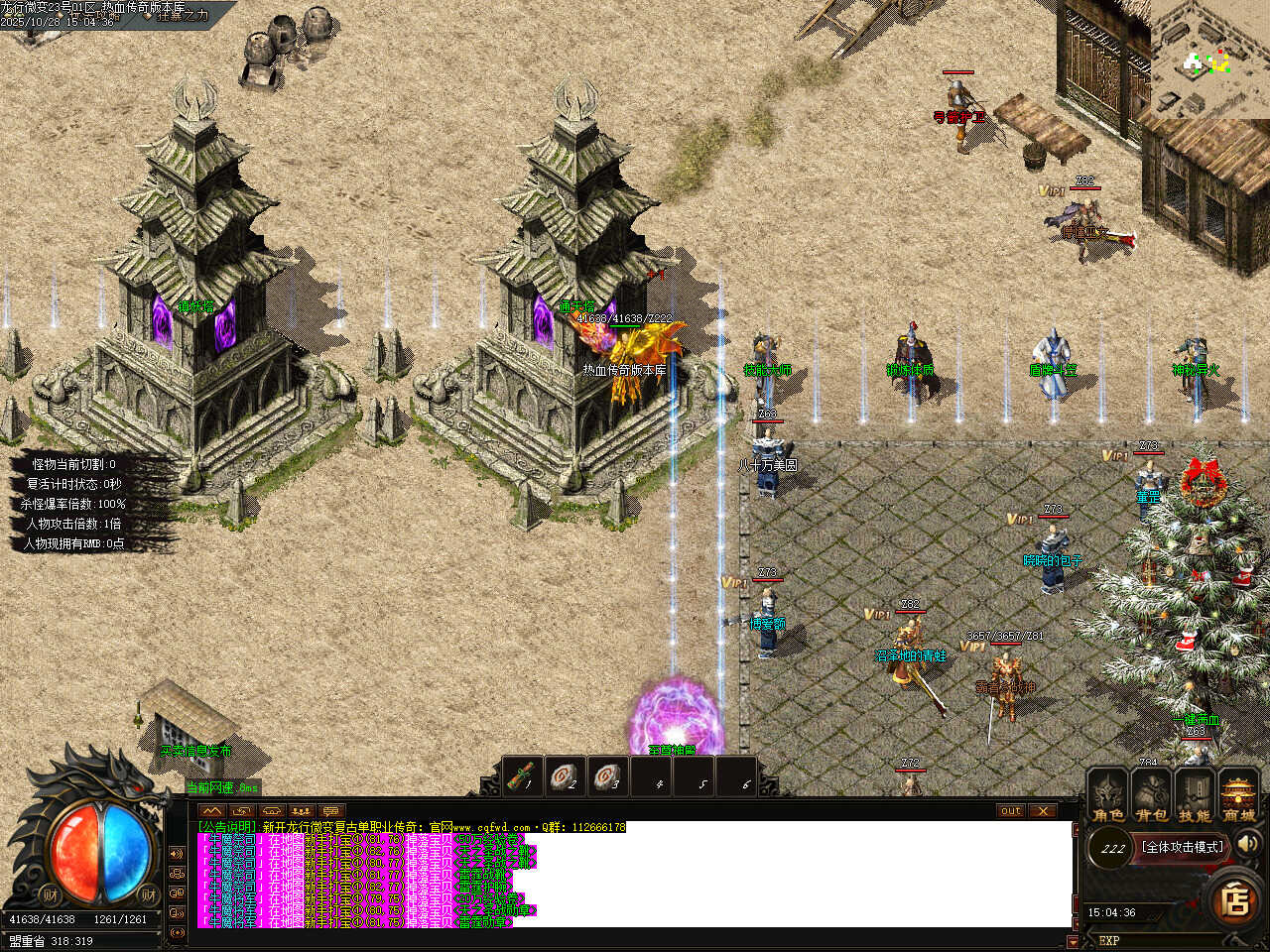Use the rune stone in hotbar slot 3
The image size is (1270, 952).
pyautogui.click(x=608, y=776)
